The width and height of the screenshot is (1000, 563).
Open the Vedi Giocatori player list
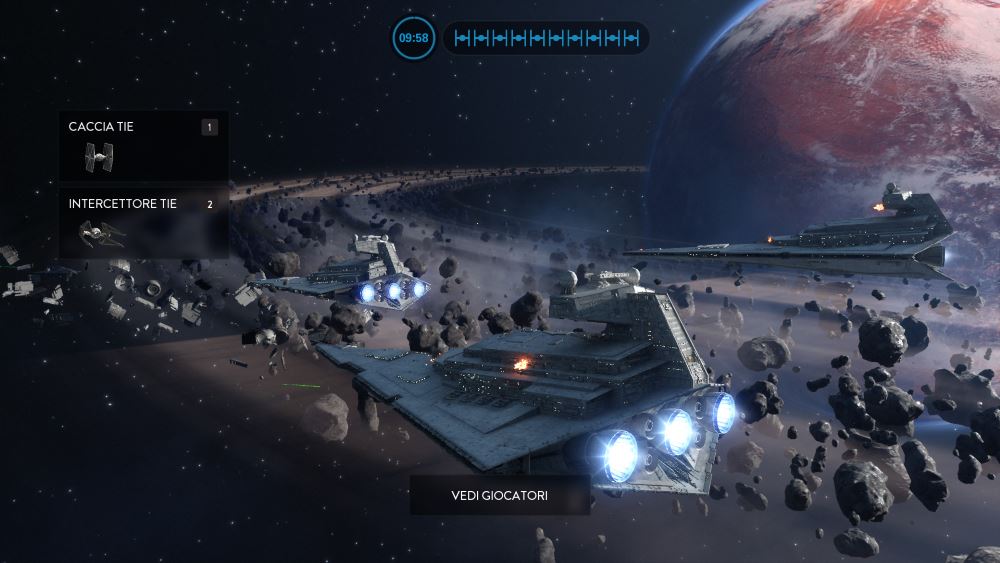tap(499, 495)
